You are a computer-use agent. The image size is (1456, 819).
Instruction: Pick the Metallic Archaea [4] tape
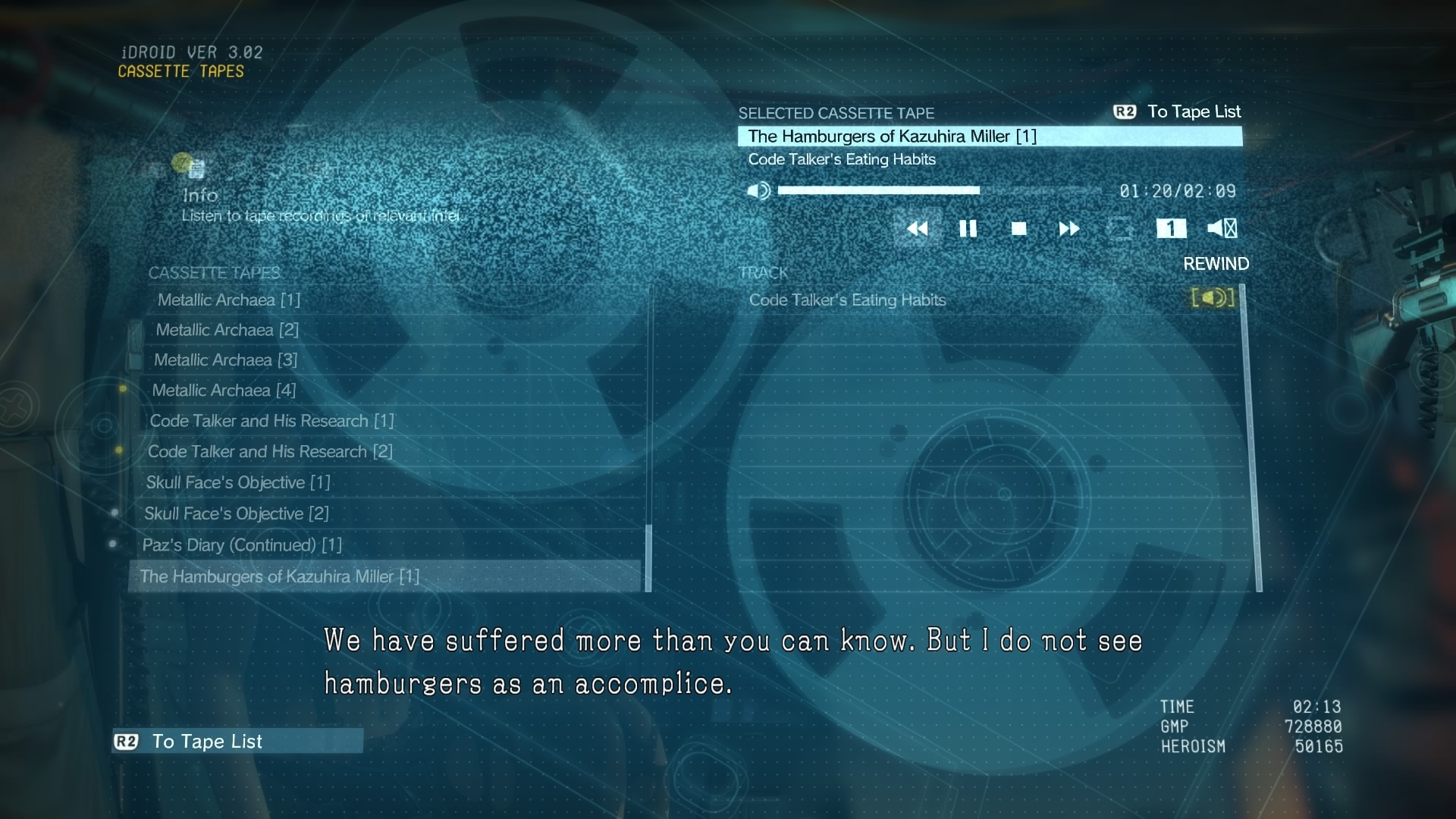tap(224, 391)
